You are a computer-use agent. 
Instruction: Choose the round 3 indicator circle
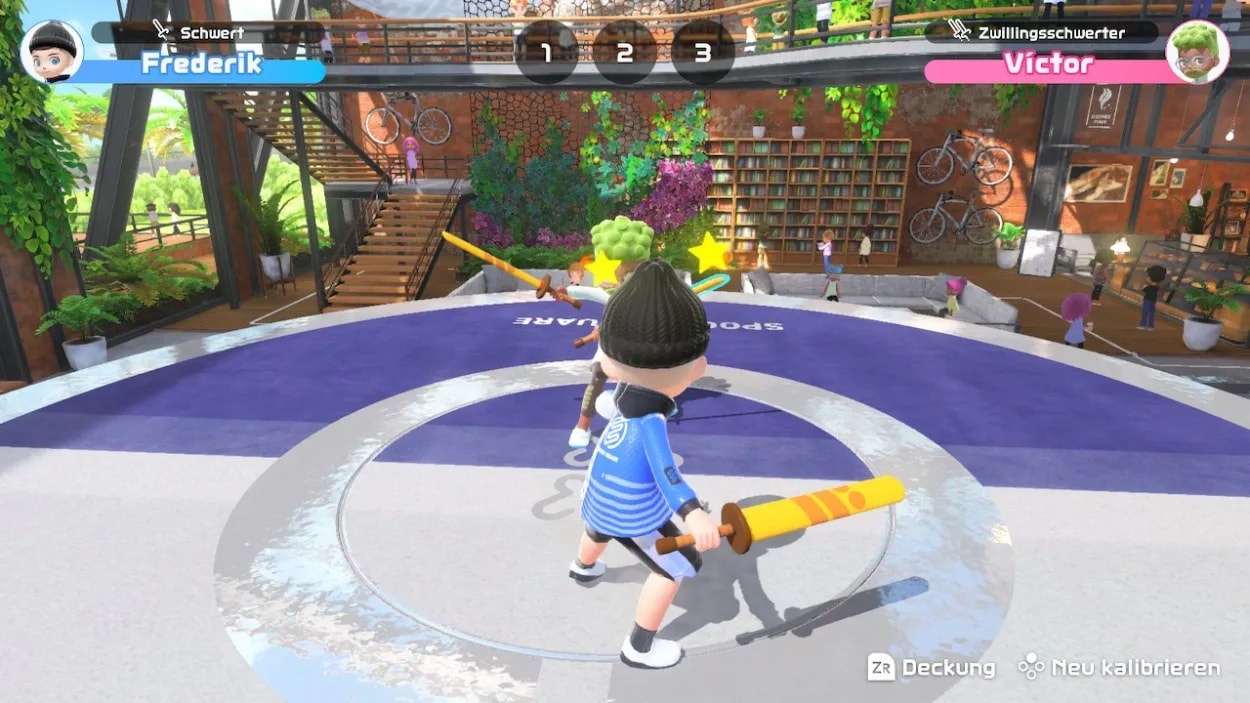click(702, 52)
